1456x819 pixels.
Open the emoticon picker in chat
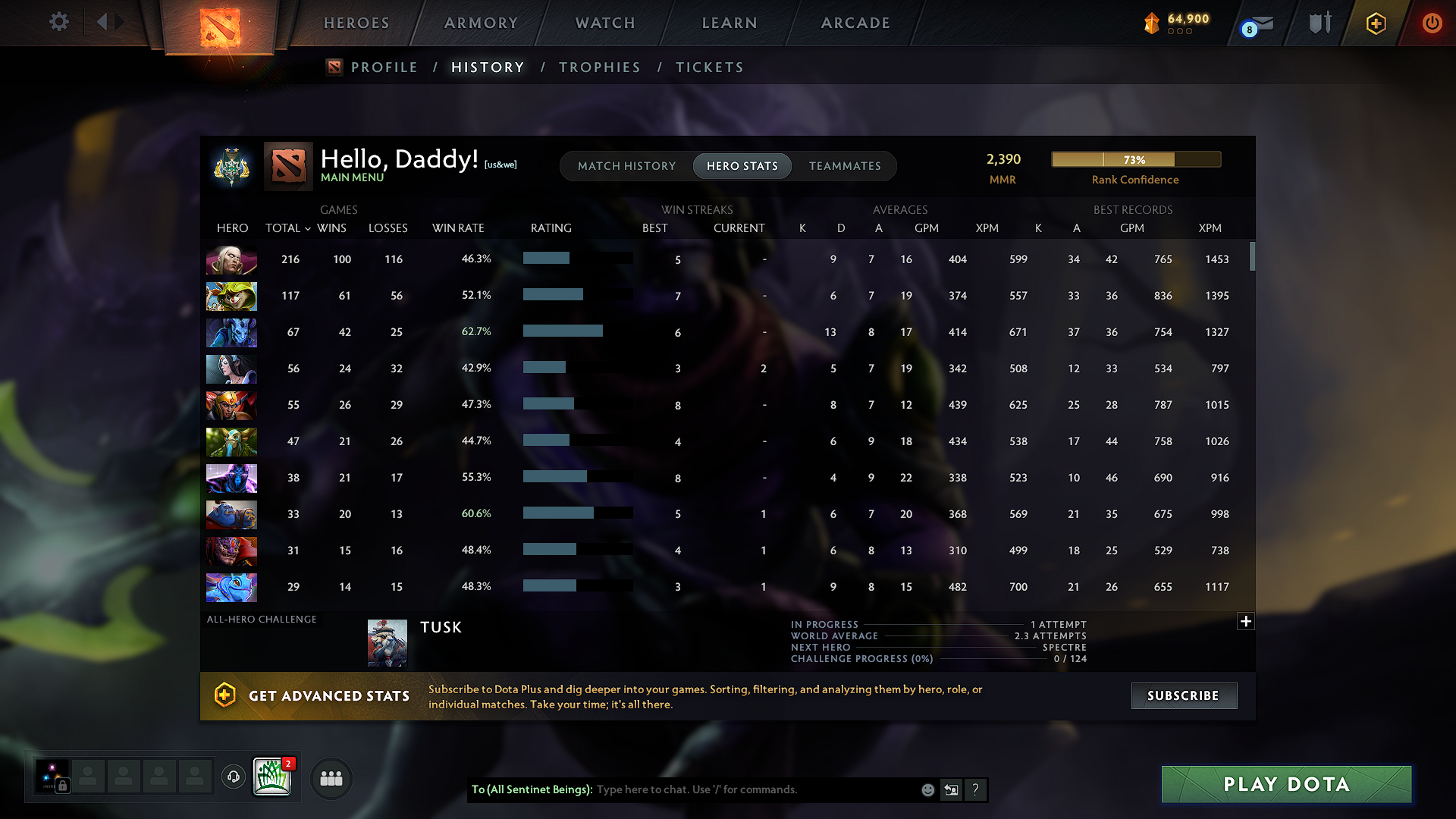(927, 789)
